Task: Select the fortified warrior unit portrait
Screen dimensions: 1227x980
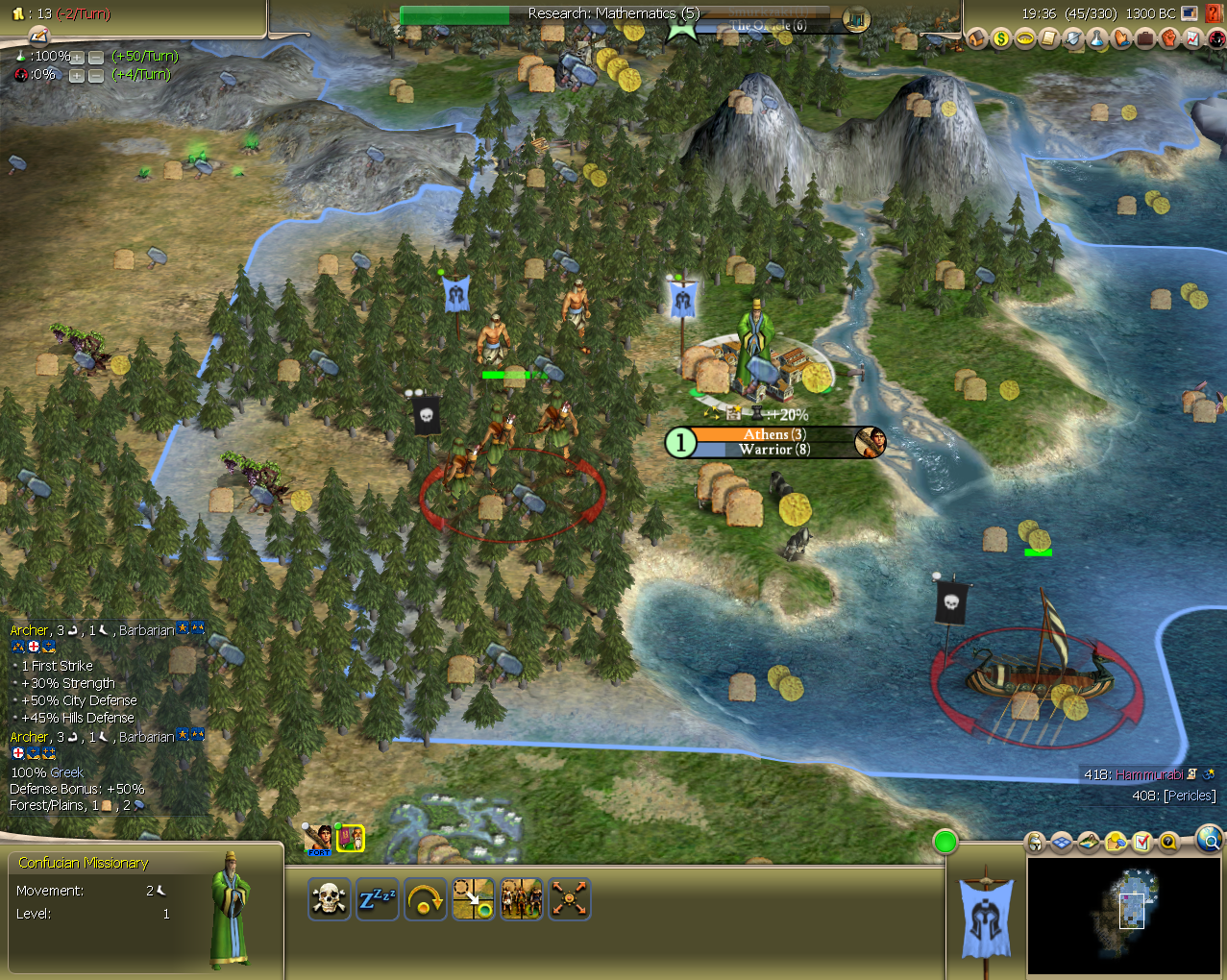Action: [x=319, y=839]
